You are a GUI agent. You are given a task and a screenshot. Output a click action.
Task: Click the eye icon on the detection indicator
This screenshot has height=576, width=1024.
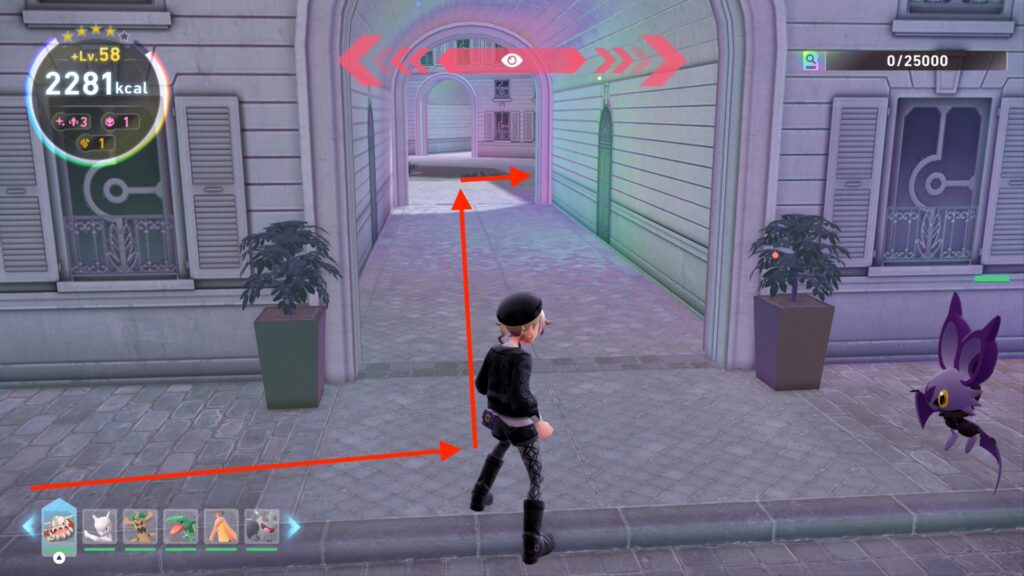[512, 60]
